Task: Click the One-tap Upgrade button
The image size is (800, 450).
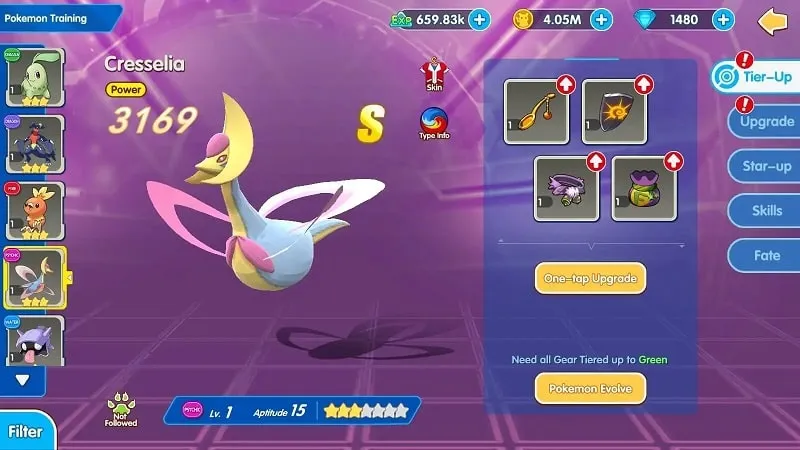Action: (x=590, y=277)
